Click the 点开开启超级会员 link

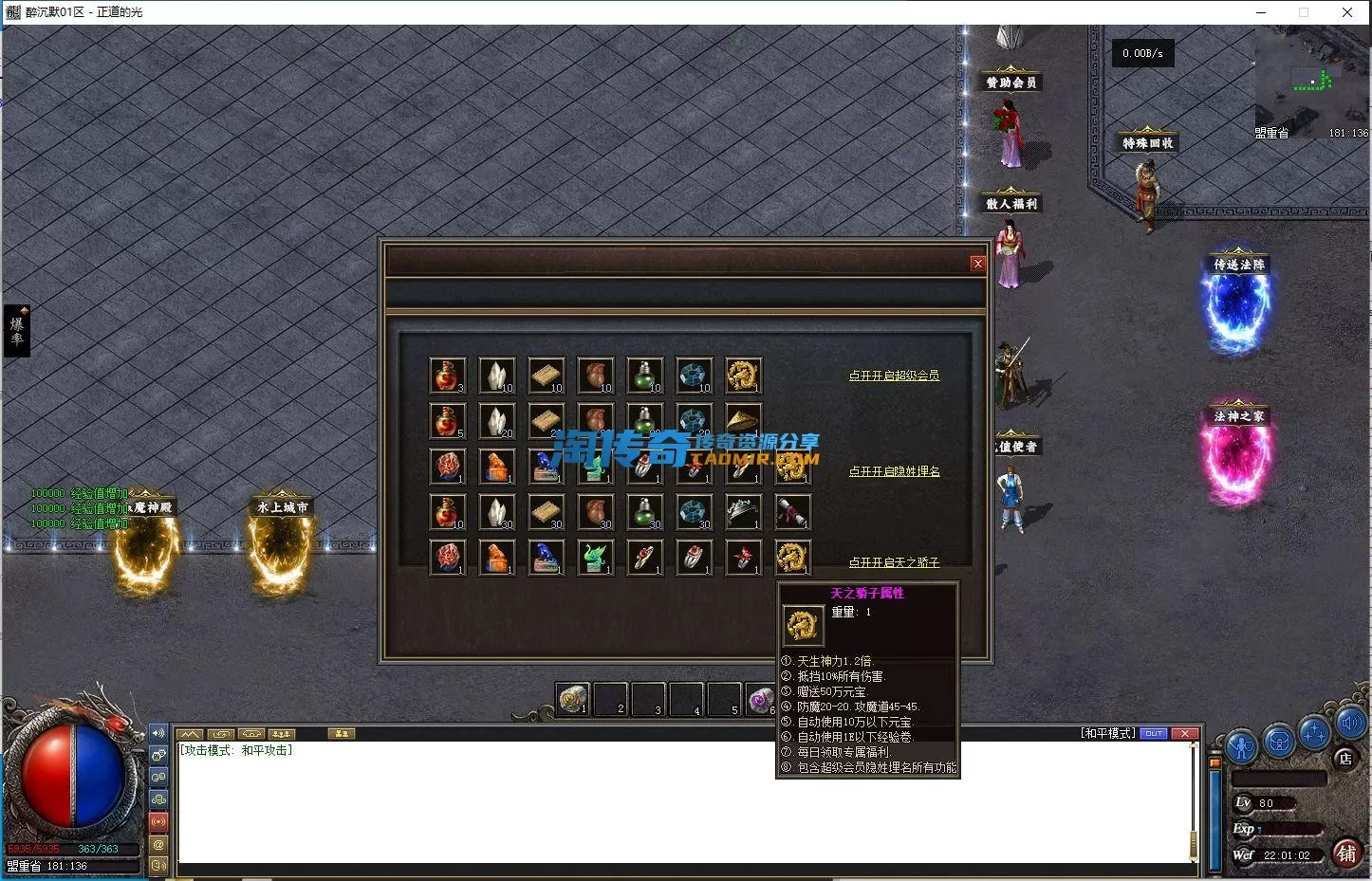click(x=894, y=376)
